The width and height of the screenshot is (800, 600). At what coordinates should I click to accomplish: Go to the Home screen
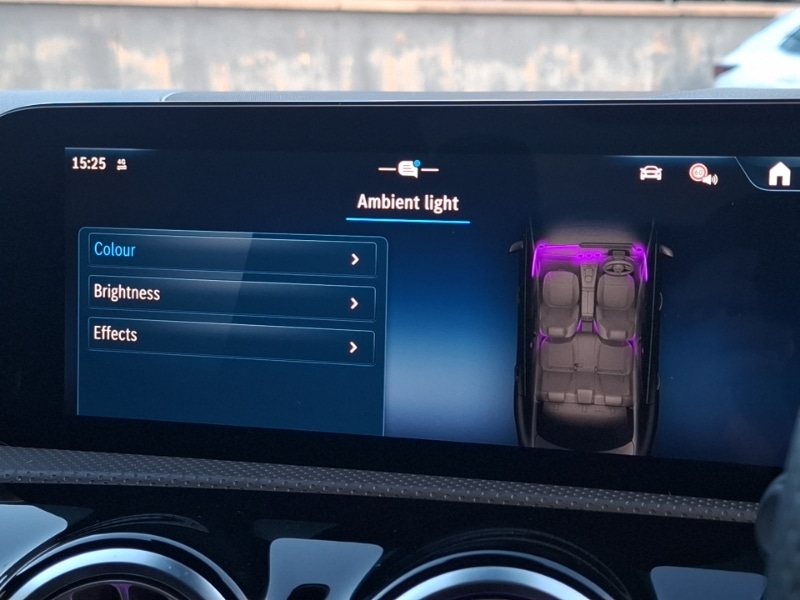pos(779,174)
